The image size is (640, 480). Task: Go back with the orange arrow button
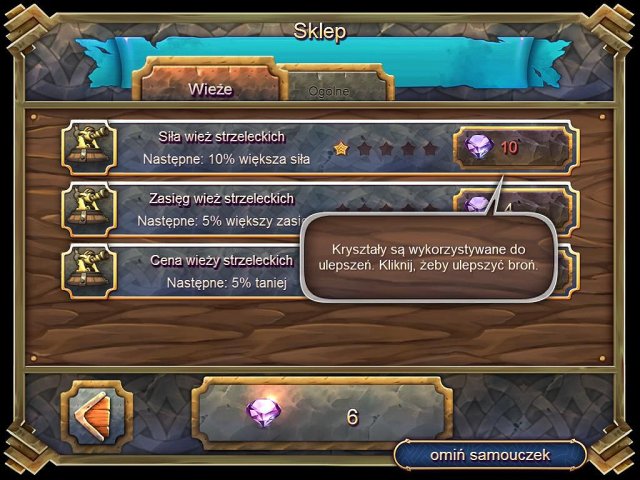(97, 412)
